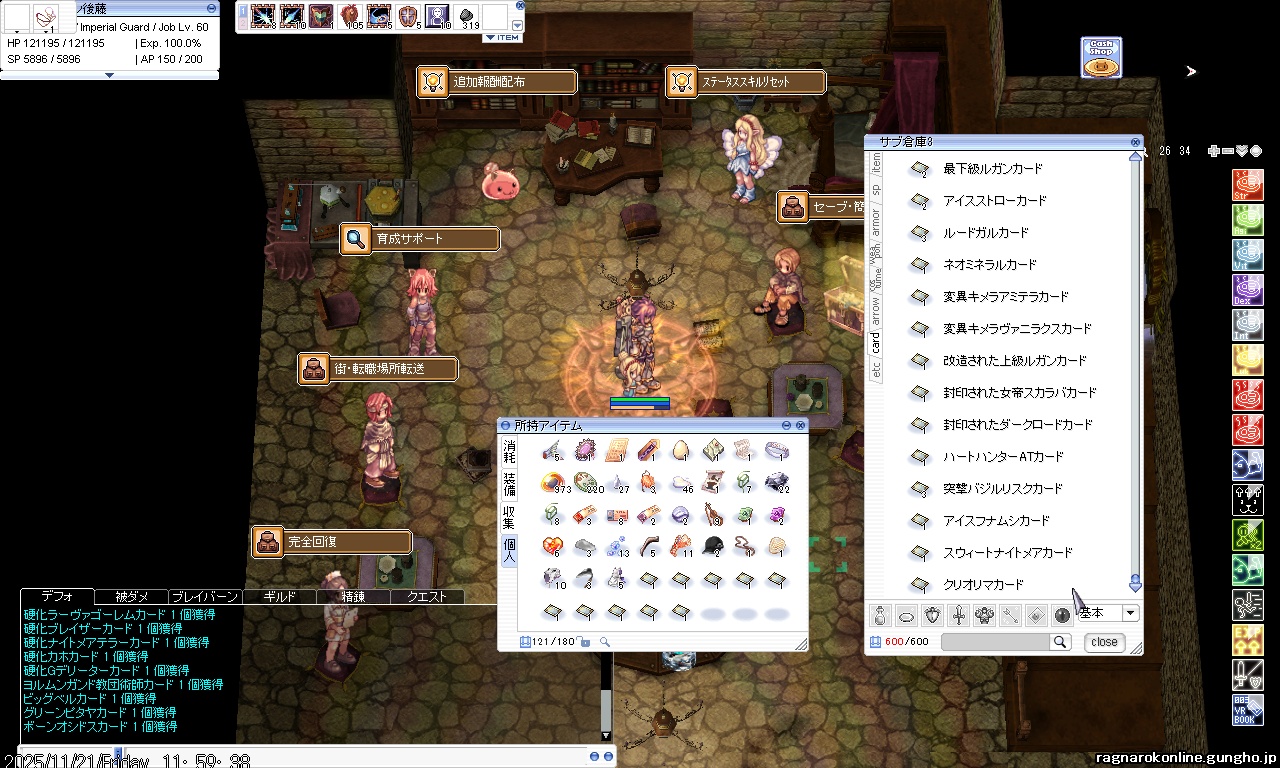Open the Cash Shop icon
Image resolution: width=1280 pixels, height=768 pixels.
(1101, 58)
